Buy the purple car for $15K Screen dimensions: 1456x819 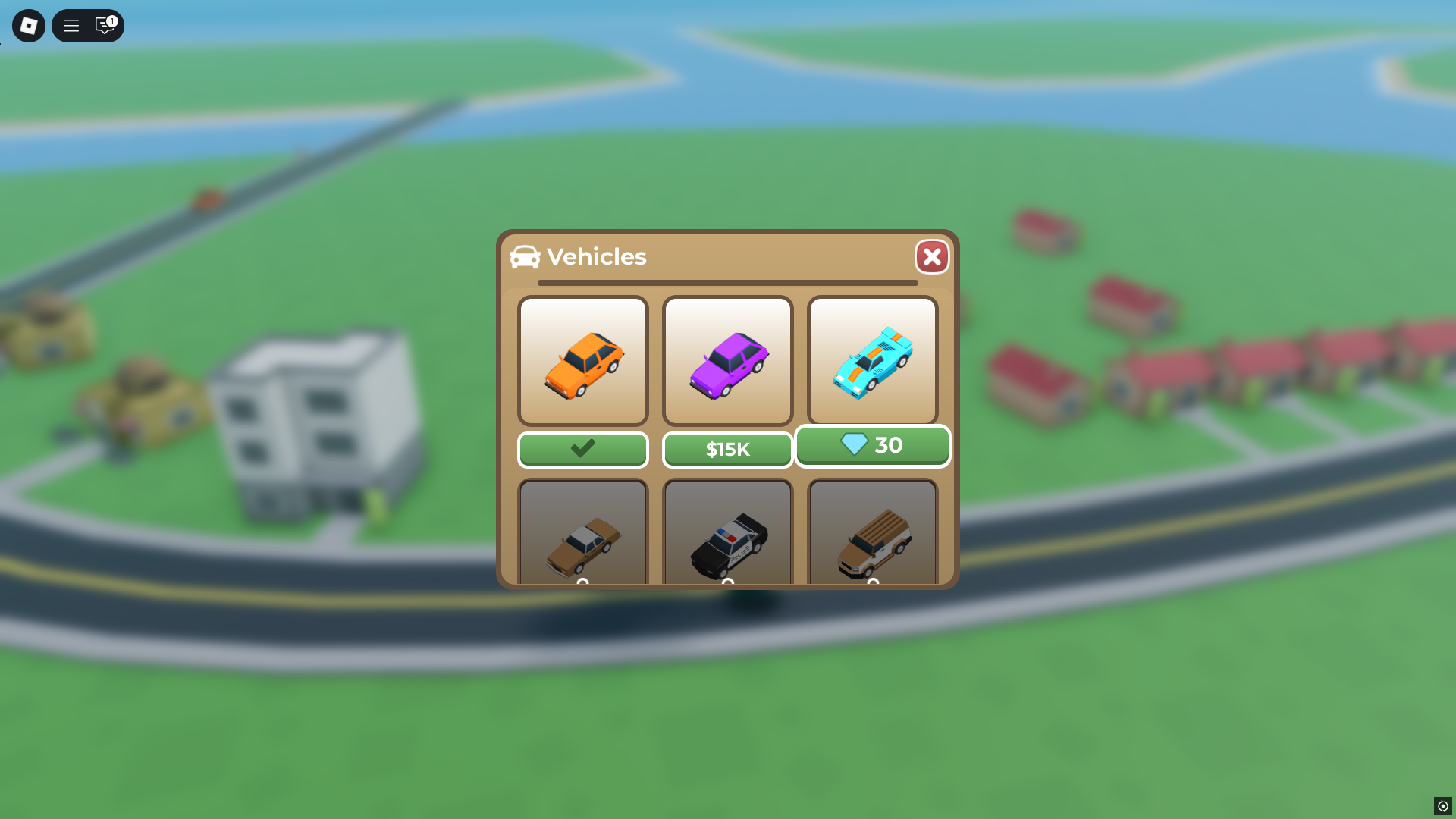[x=727, y=449]
